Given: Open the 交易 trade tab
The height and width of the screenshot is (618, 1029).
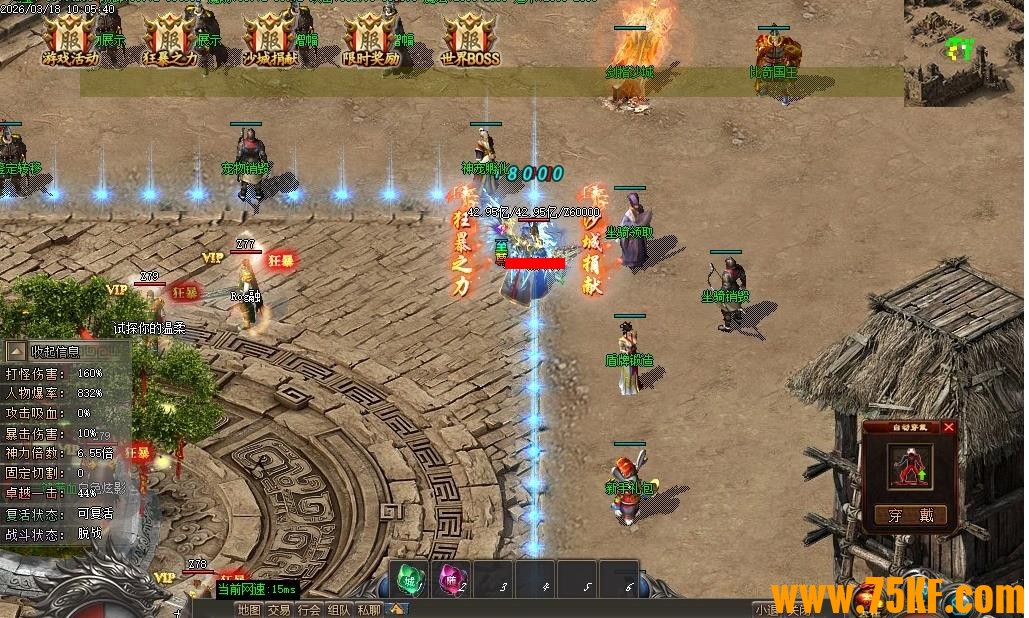Looking at the screenshot, I should click(279, 609).
